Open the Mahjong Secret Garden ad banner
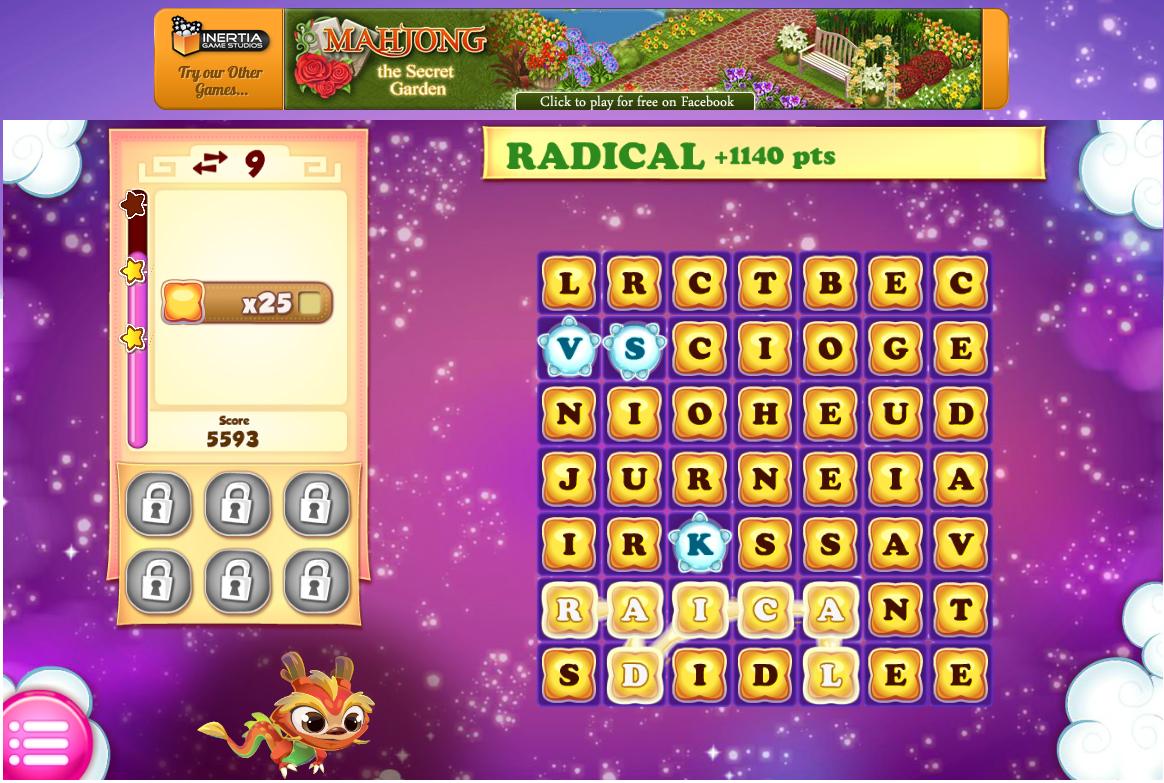Image resolution: width=1164 pixels, height=783 pixels. click(634, 60)
